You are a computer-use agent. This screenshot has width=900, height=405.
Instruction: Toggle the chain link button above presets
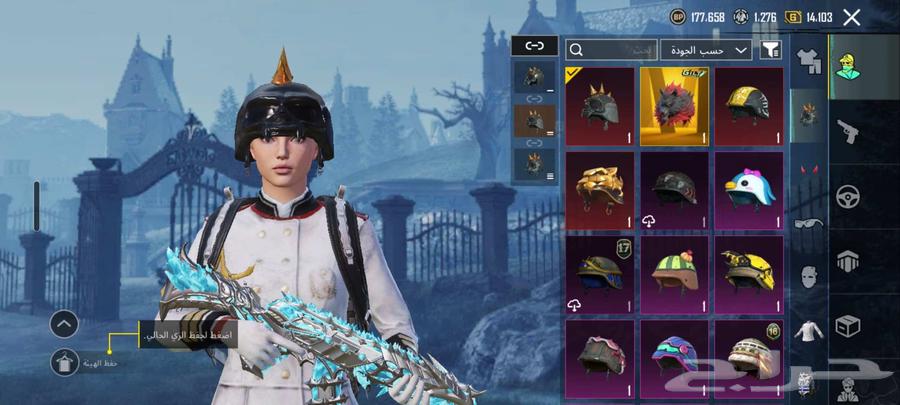[534, 46]
